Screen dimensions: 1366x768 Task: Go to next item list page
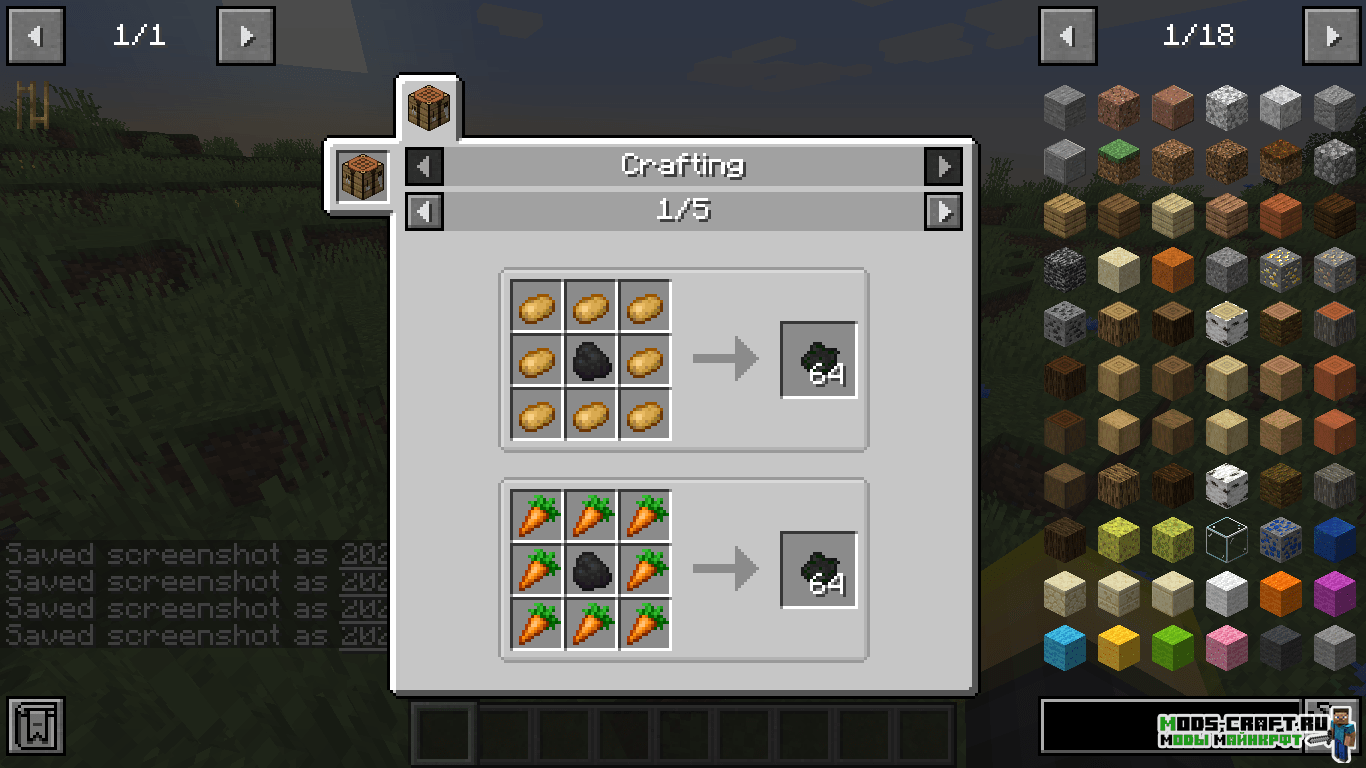[x=1332, y=37]
